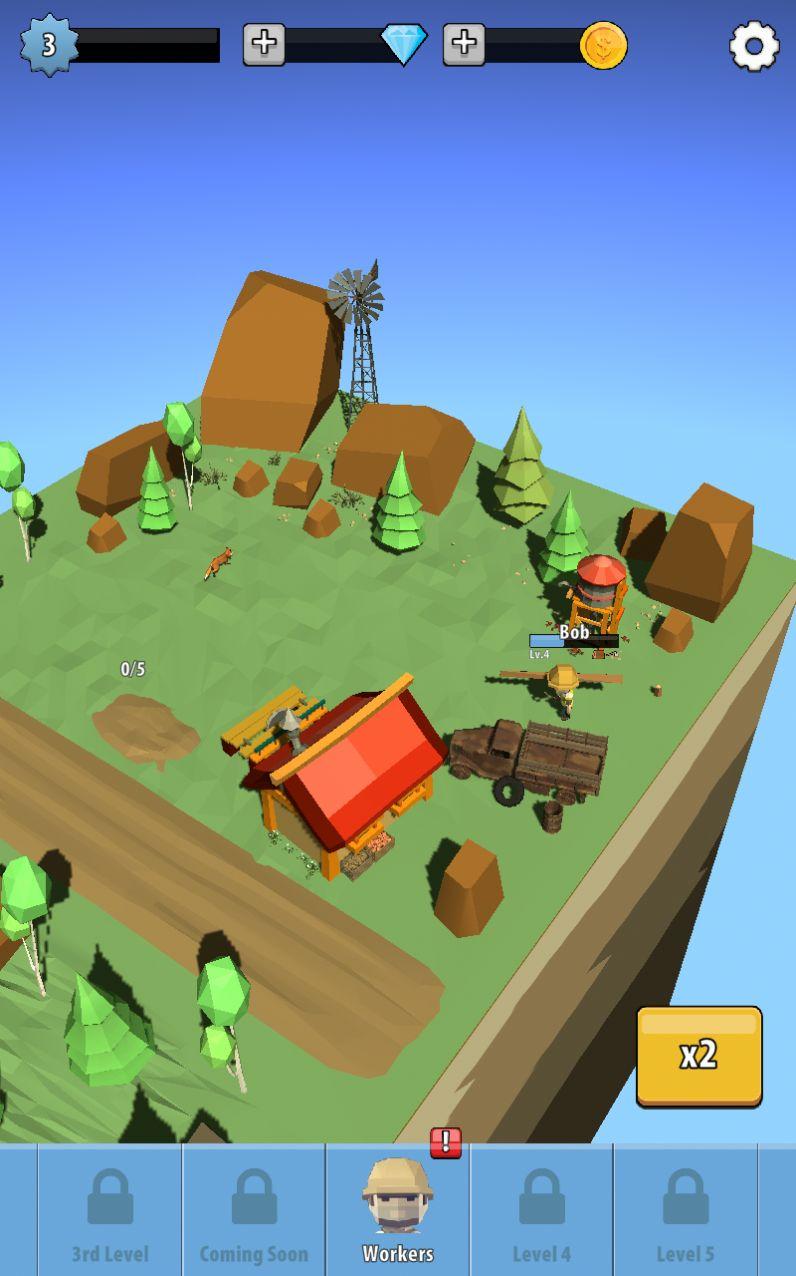Select the locked 3rd Level tab
The image size is (796, 1276).
click(110, 1210)
